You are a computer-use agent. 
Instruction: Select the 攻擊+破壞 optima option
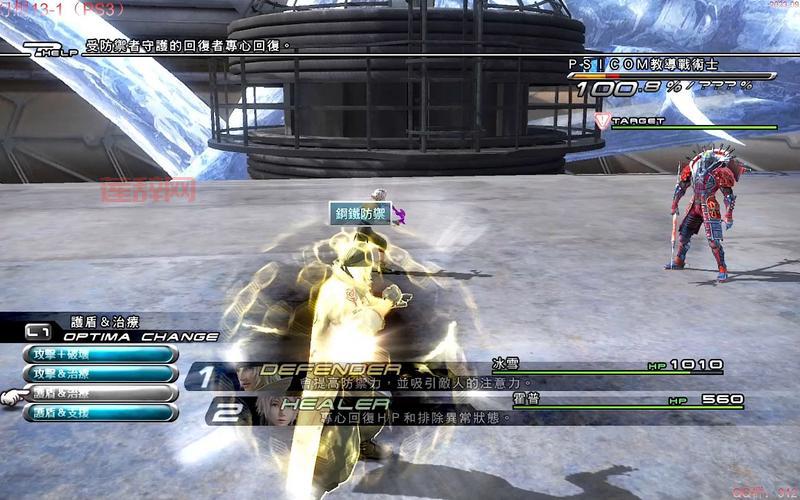tap(100, 354)
